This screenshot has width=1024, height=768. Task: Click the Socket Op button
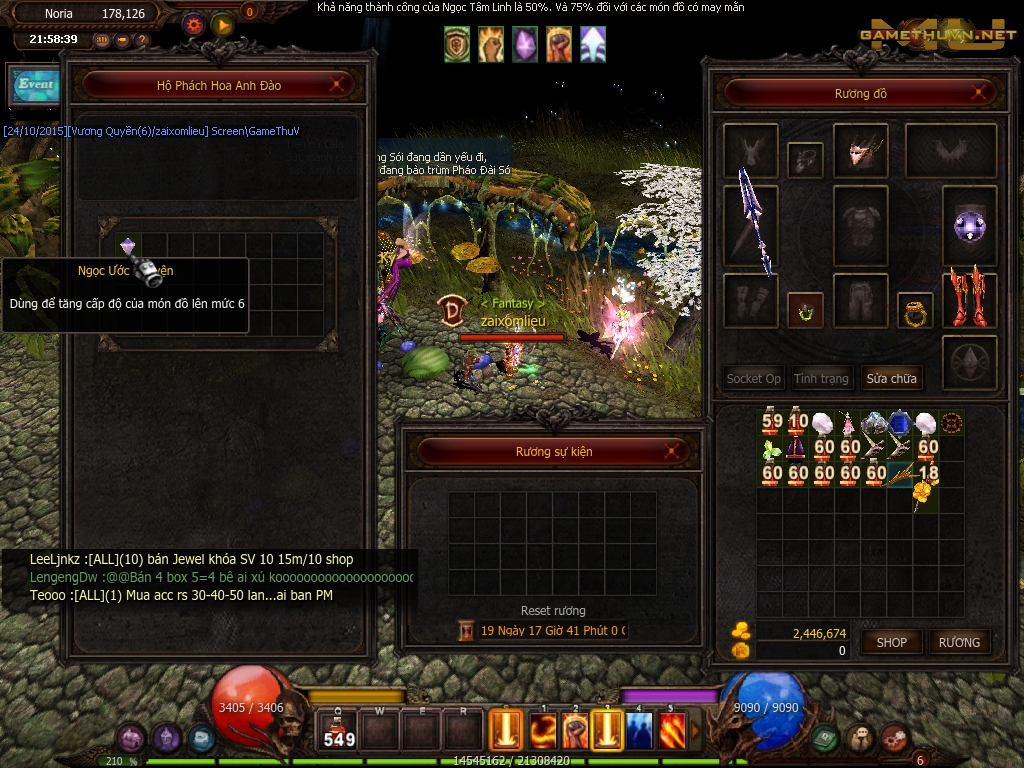coord(753,378)
